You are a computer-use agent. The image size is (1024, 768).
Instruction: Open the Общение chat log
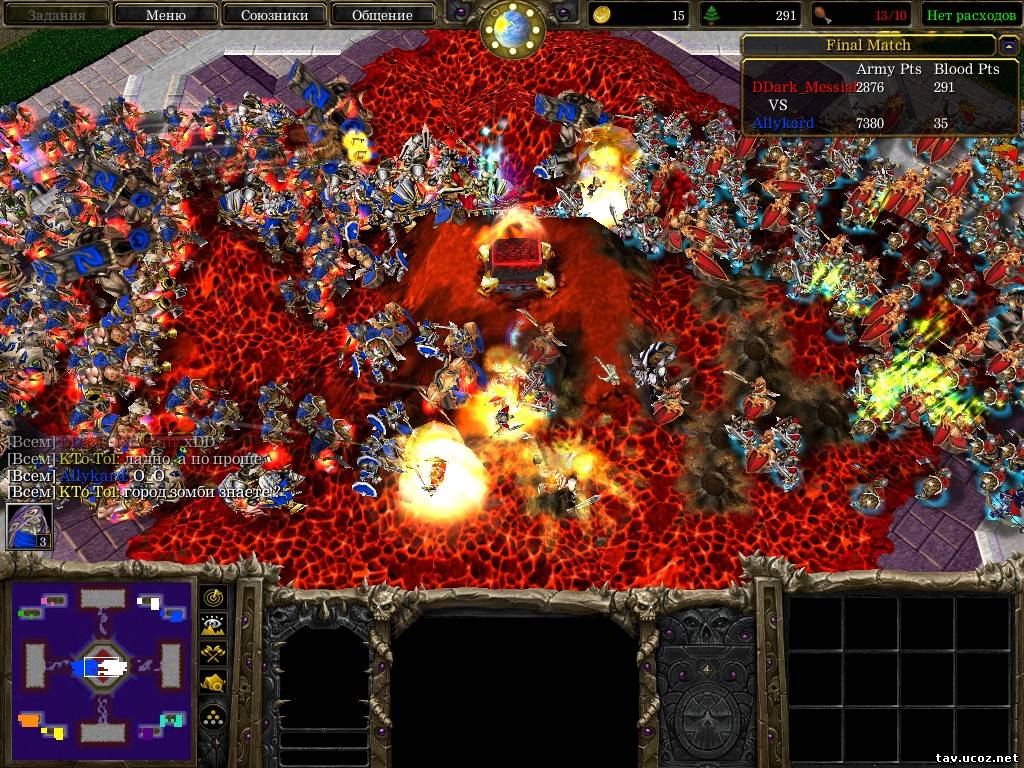tap(382, 15)
